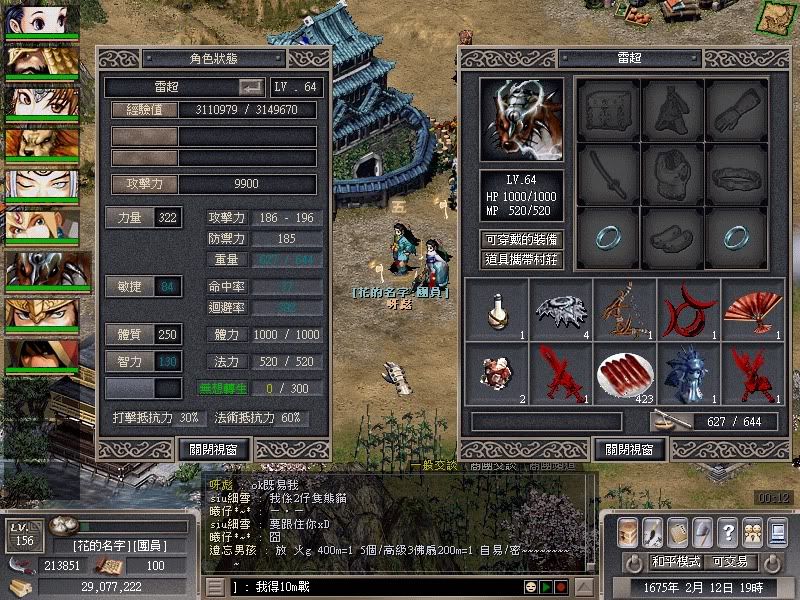Image resolution: width=800 pixels, height=600 pixels.
Task: Click the 體質 constitution stat button
Action: point(129,334)
